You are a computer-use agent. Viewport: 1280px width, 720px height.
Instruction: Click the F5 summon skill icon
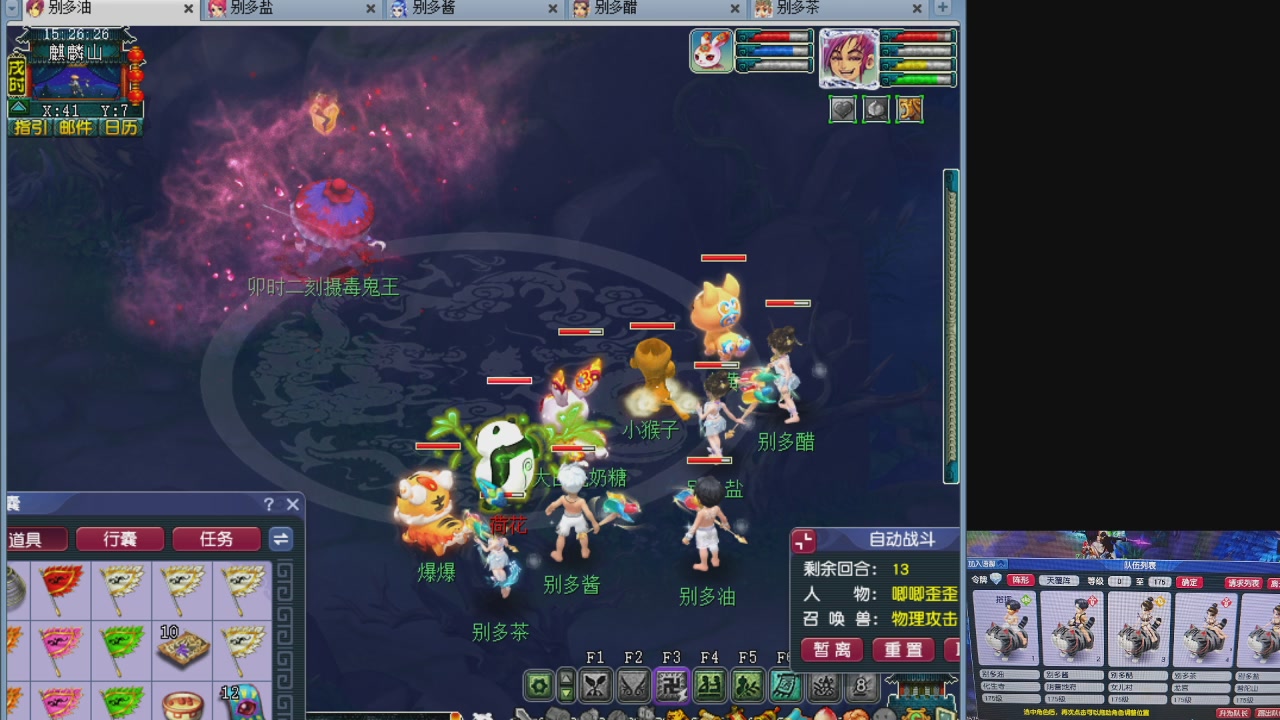point(747,684)
